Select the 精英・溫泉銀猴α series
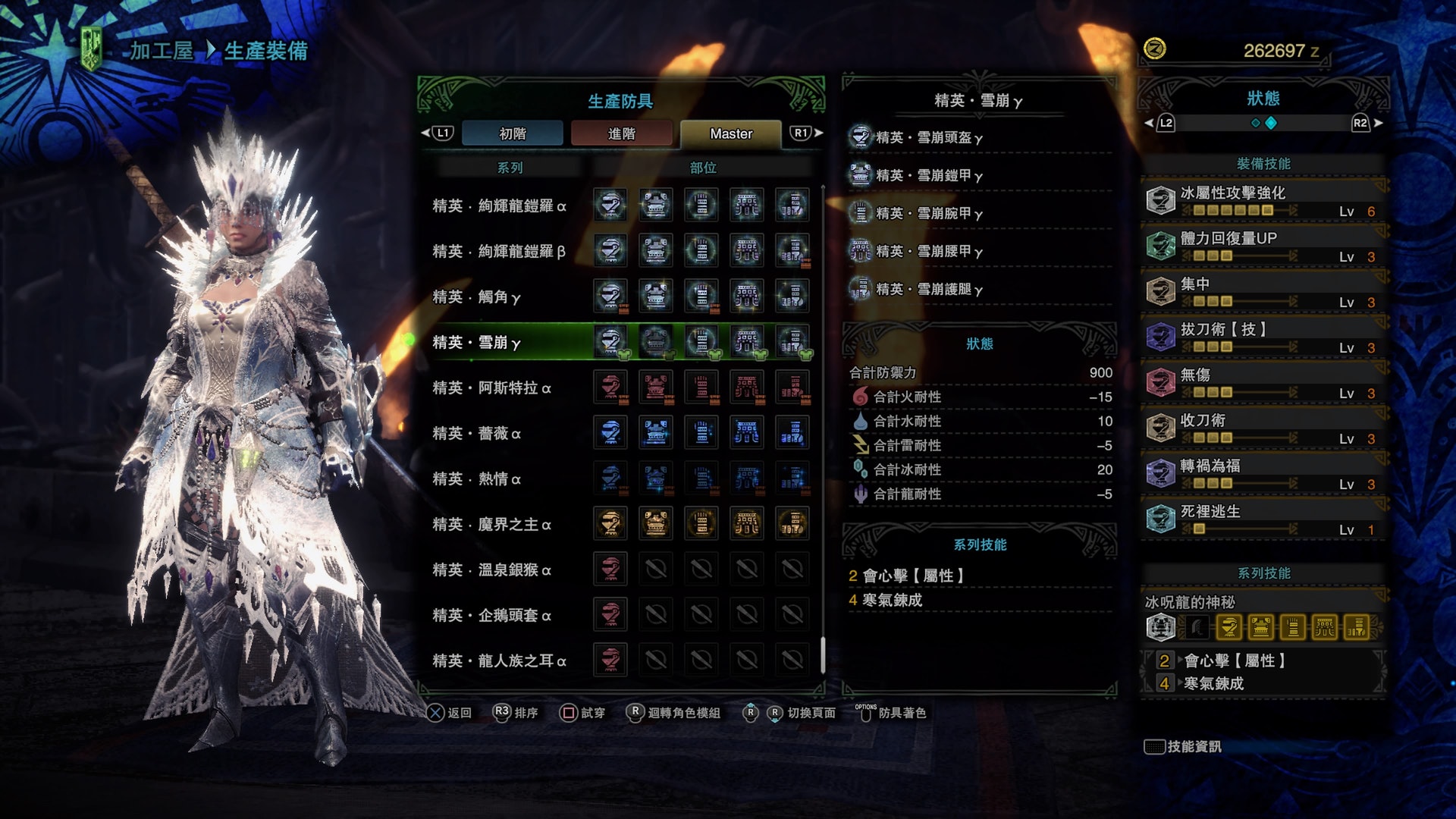The width and height of the screenshot is (1456, 819). 491,570
